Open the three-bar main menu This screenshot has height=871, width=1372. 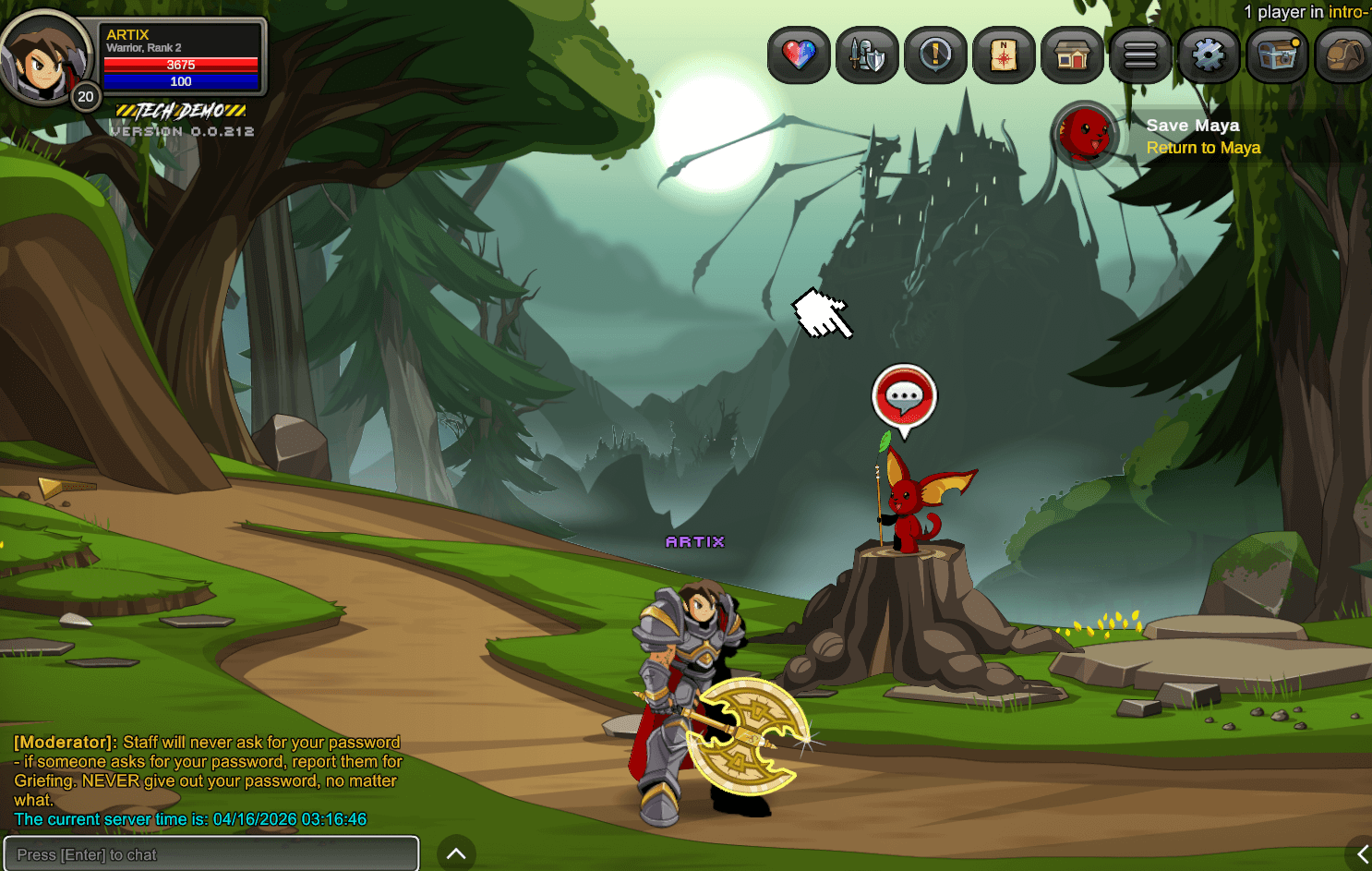point(1140,55)
